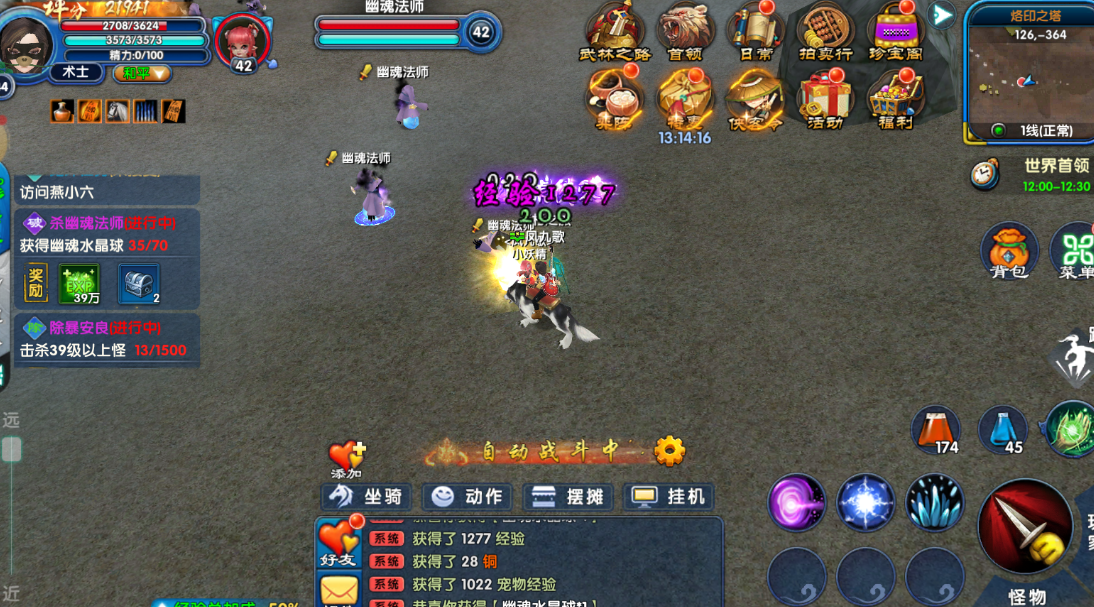This screenshot has width=1094, height=607.
Task: Toggle the 挂机 auto-play button
Action: [669, 497]
